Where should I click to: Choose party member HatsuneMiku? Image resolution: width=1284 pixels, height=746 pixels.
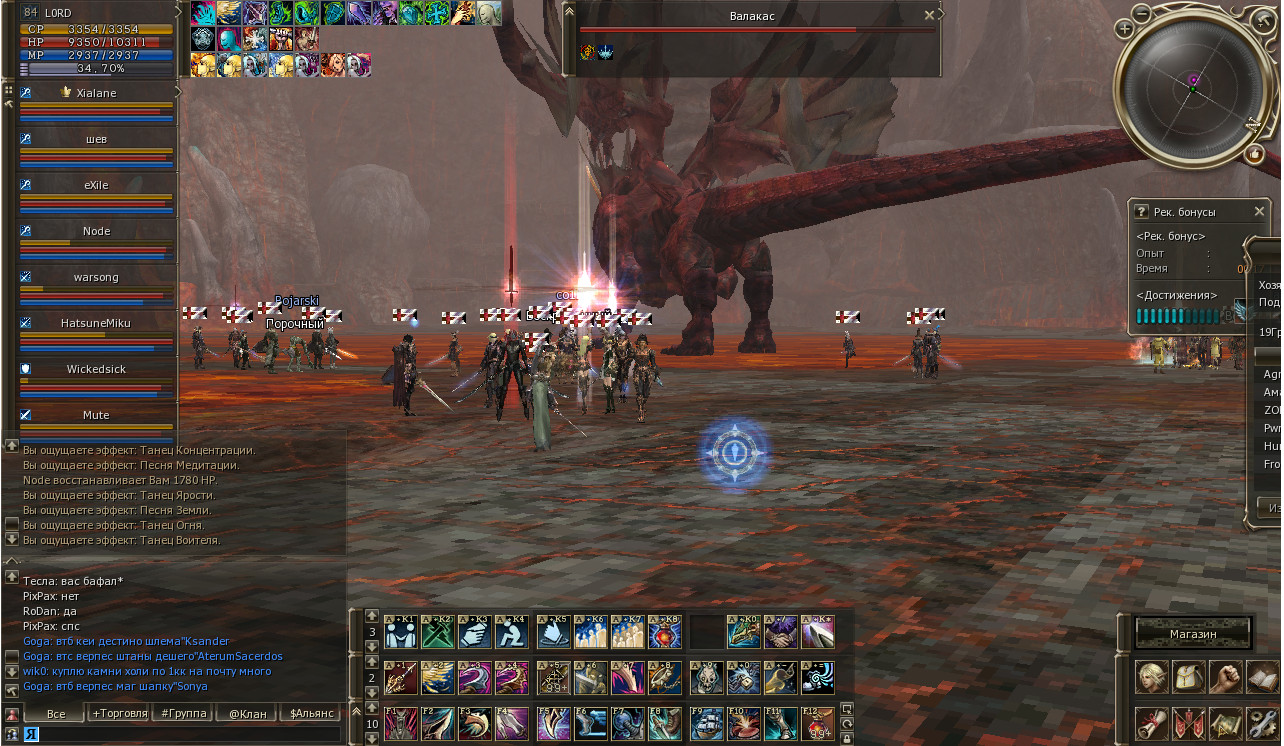tap(97, 323)
